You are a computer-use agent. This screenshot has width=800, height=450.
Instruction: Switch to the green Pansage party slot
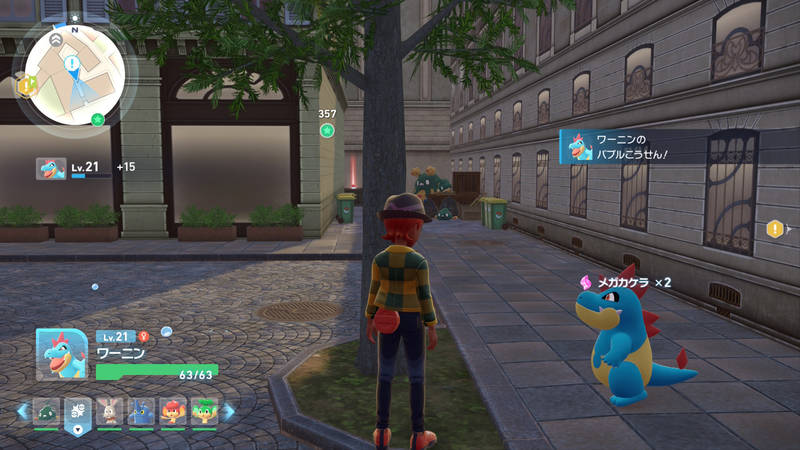point(205,411)
